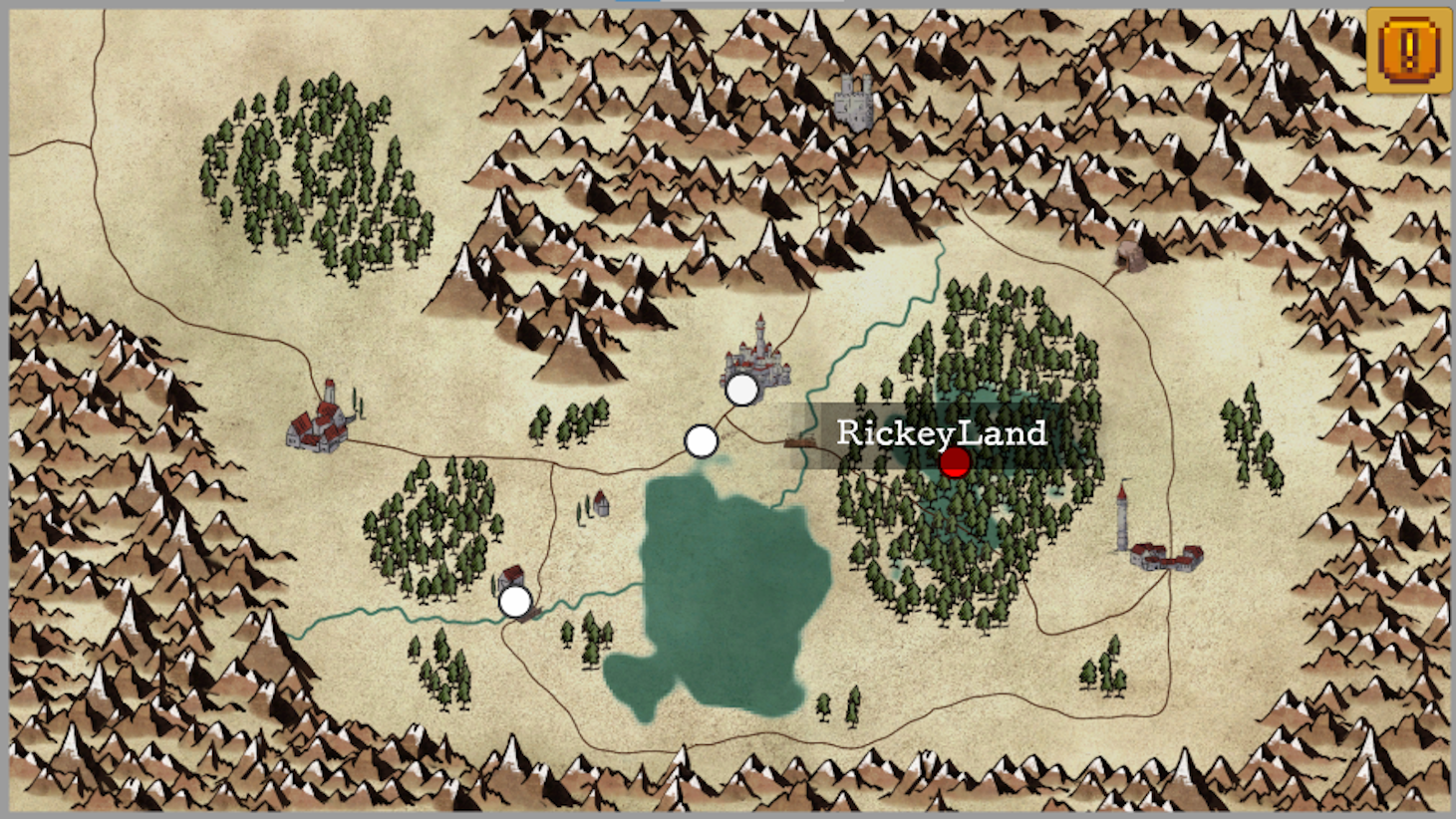Select the small castle at the top of the map
Screen dimensions: 1456x819
click(852, 100)
